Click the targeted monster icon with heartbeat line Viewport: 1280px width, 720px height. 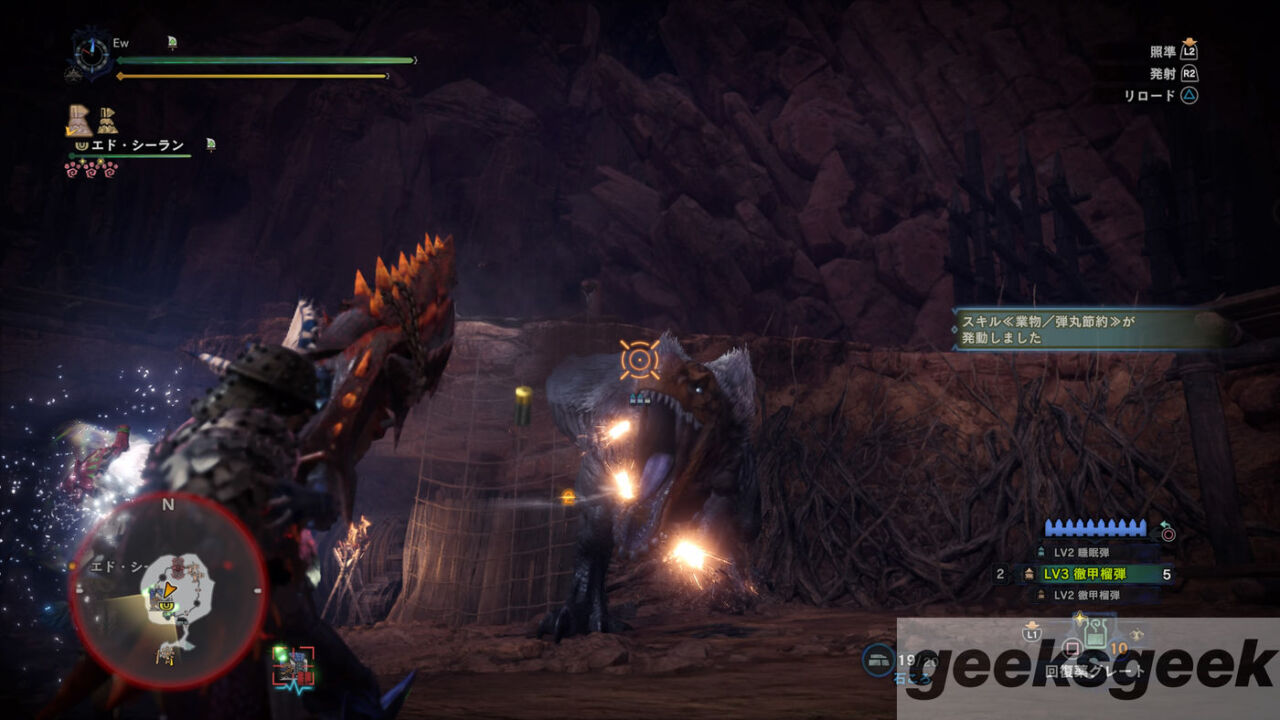click(293, 666)
